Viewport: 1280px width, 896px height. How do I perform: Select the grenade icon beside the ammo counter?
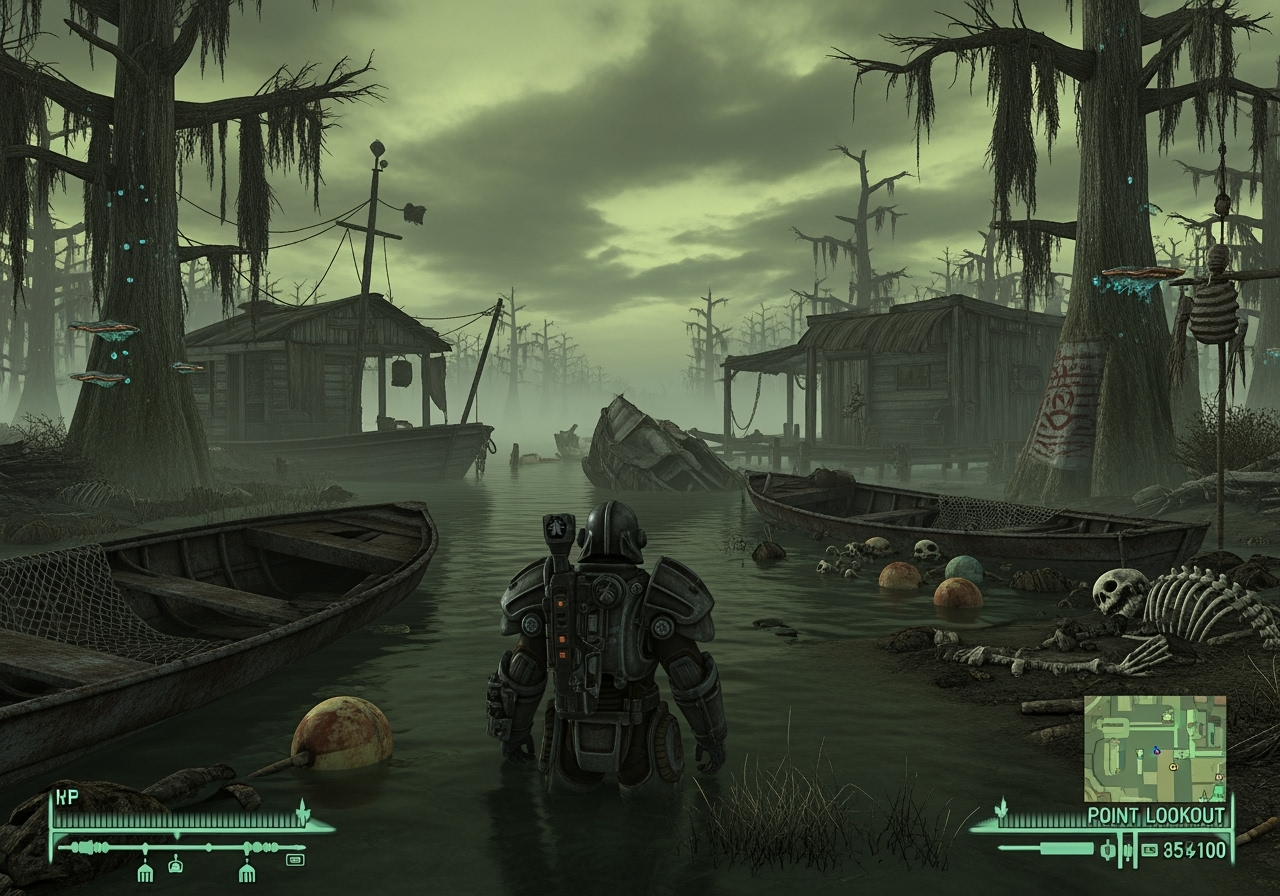pos(1107,850)
